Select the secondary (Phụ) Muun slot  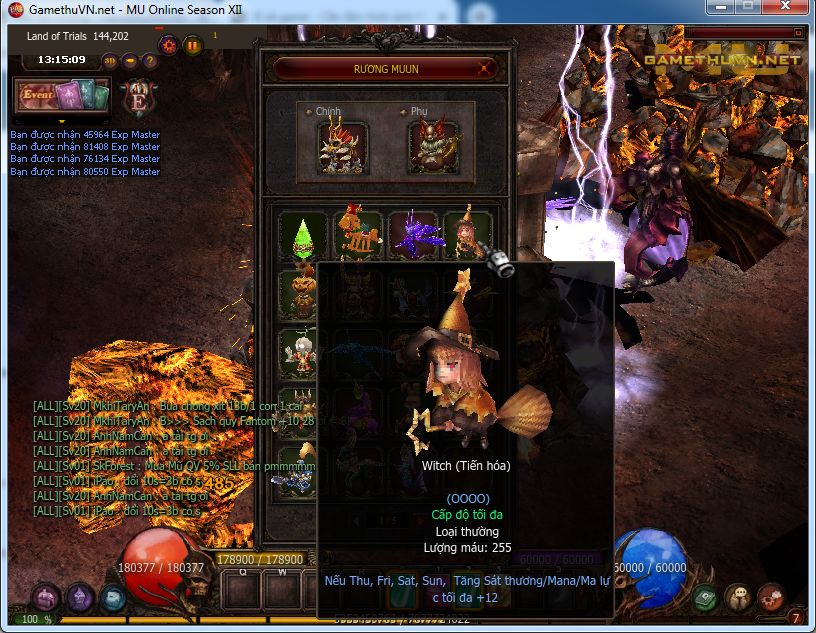point(433,147)
